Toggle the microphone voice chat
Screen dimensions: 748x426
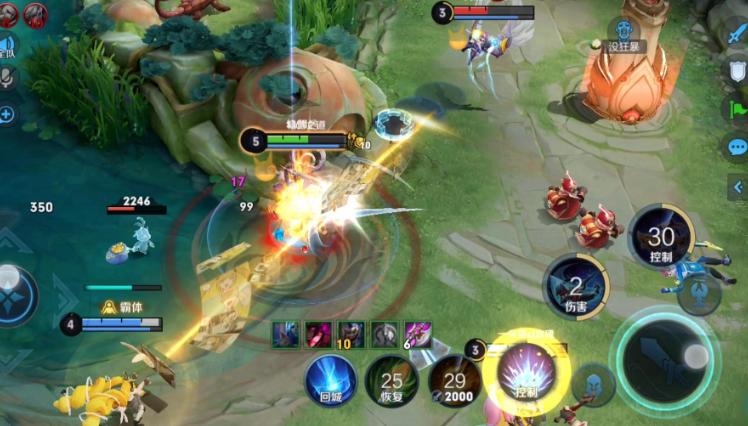click(6, 80)
